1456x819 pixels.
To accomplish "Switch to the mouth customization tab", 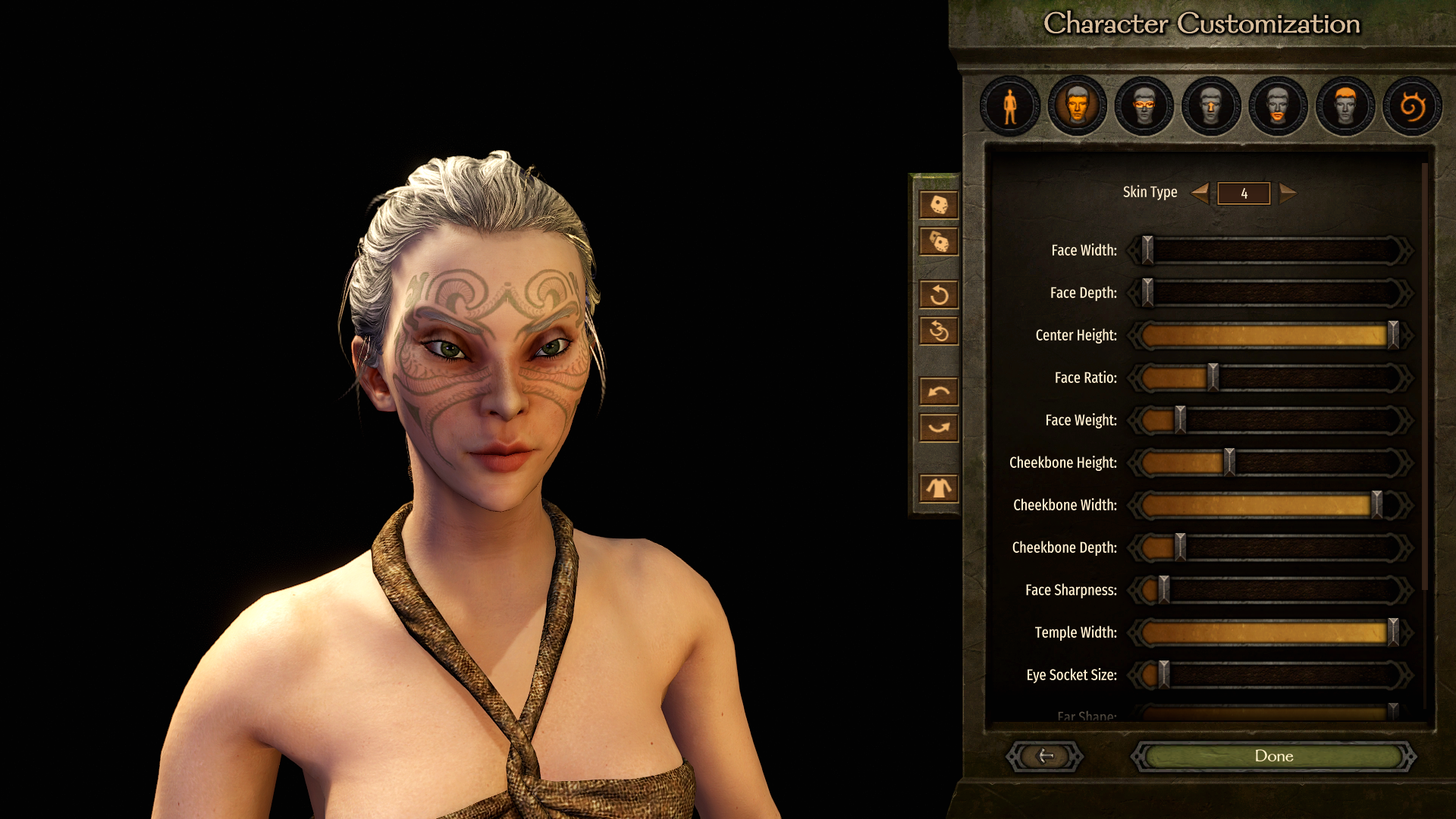I will (1278, 106).
